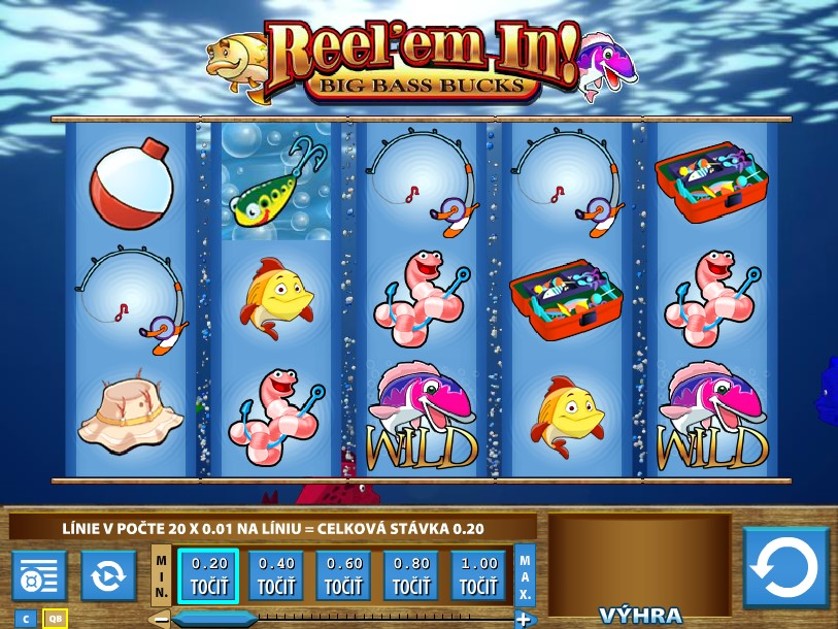838x629 pixels.
Task: Set the bet to MIN.
Action: 162,574
